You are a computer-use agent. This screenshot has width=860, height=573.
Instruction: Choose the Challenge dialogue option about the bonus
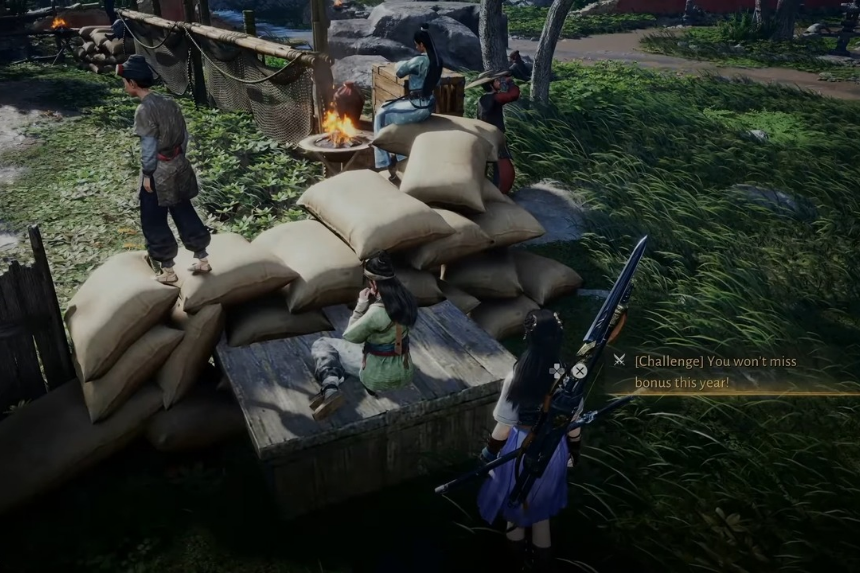pyautogui.click(x=714, y=371)
